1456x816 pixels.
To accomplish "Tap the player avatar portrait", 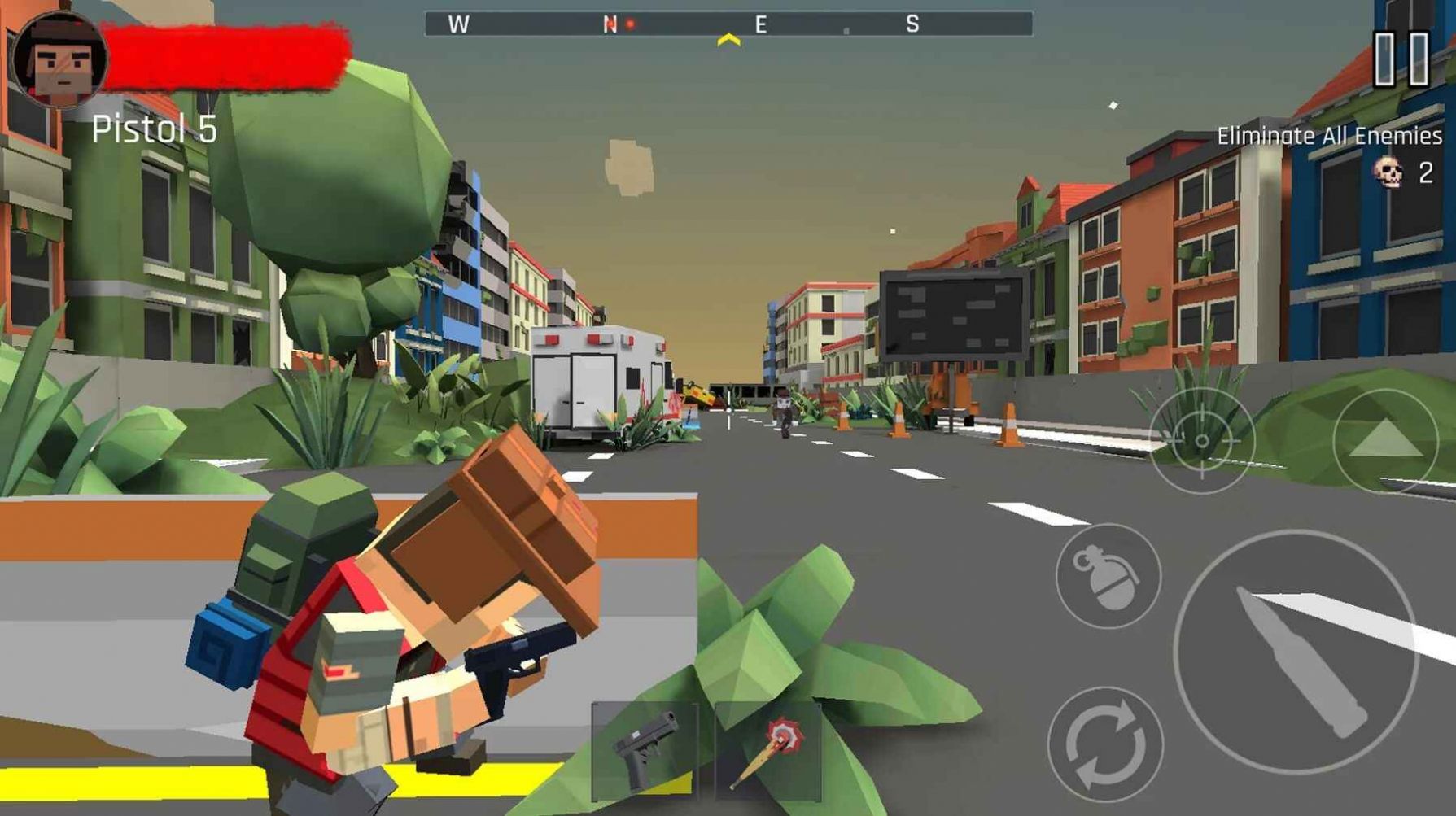I will coord(59,59).
